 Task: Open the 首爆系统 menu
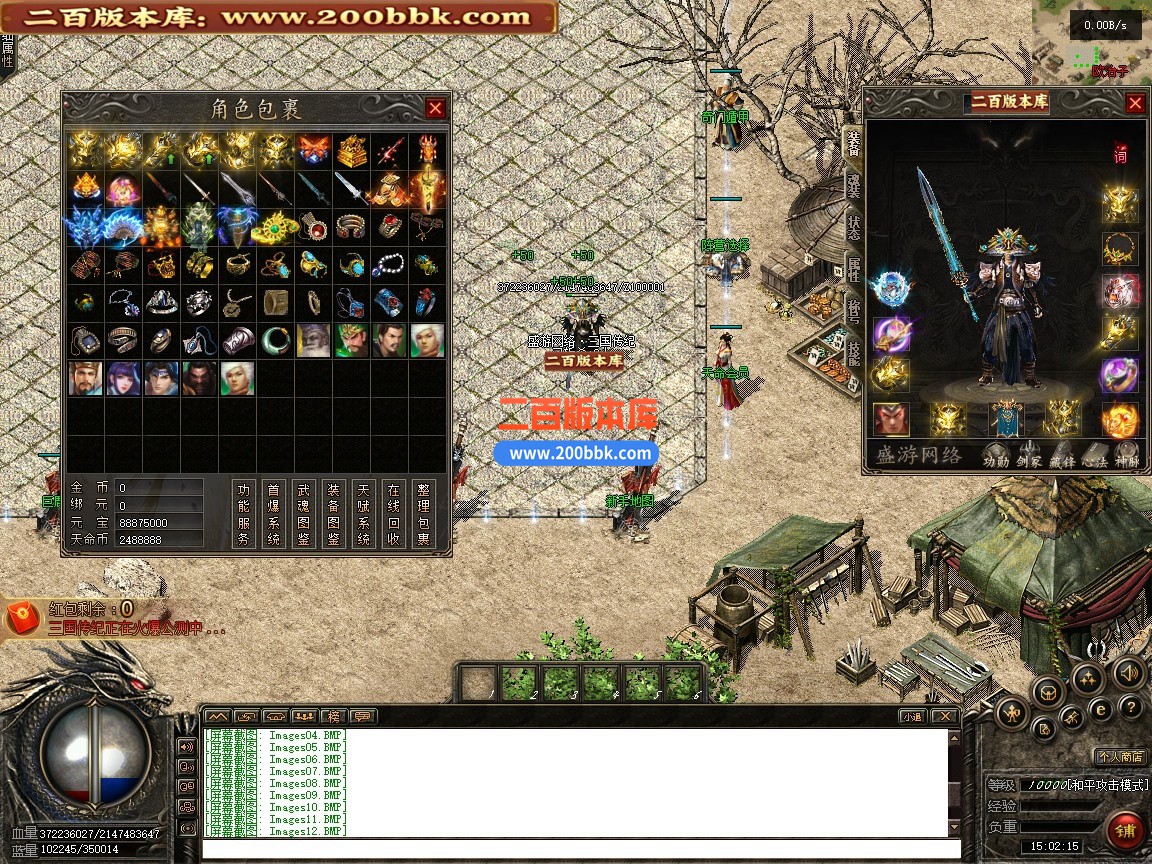coord(274,514)
